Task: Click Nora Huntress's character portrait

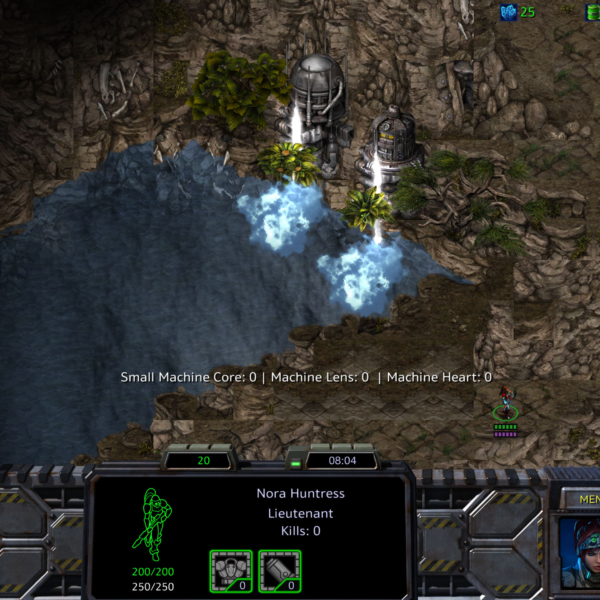Action: (x=578, y=551)
